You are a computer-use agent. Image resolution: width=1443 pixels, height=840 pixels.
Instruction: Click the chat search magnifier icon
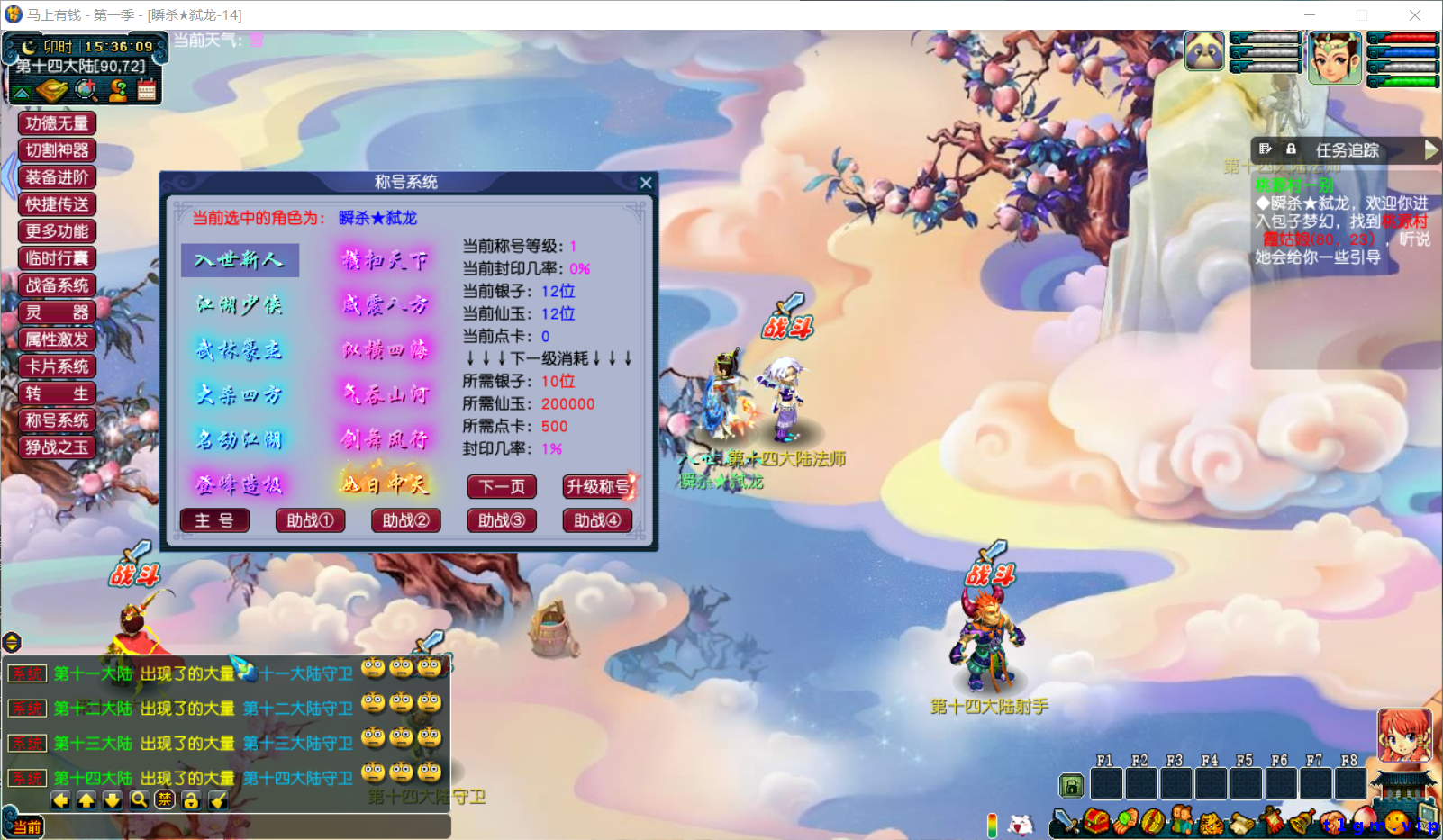click(x=141, y=800)
